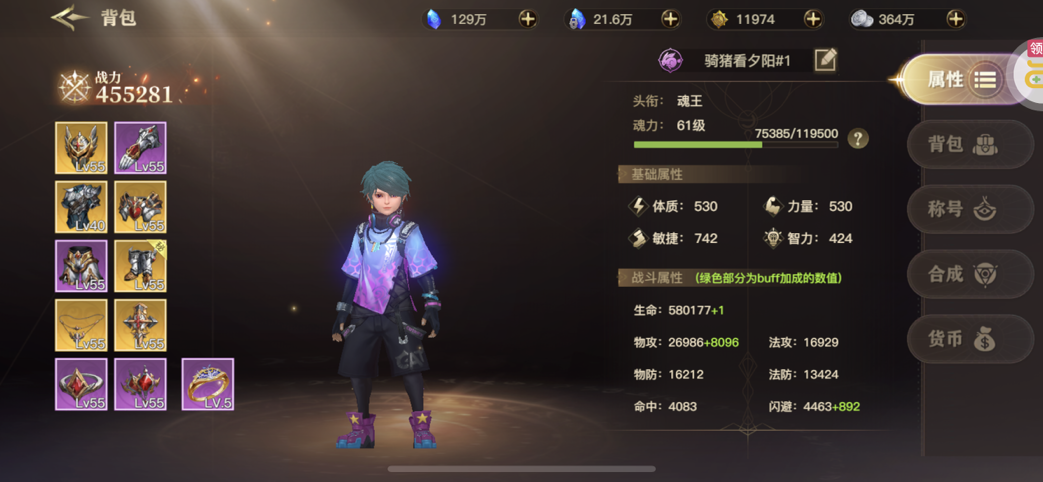Switch to the 属性 tab

coord(957,80)
